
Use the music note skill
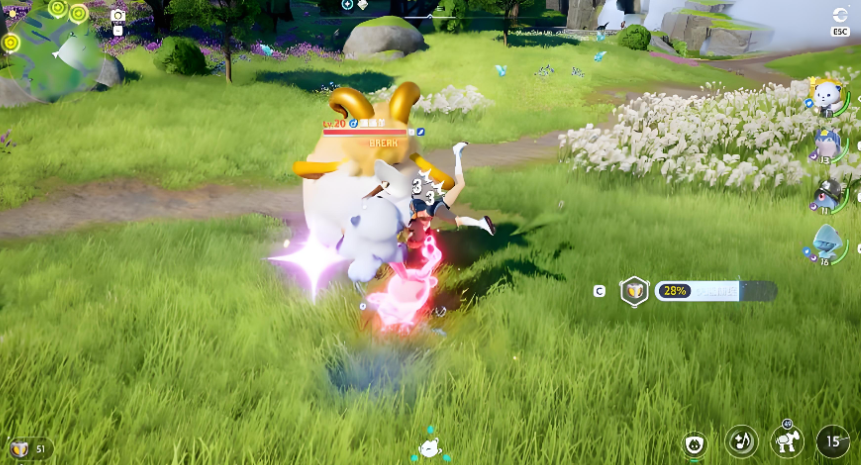[x=740, y=441]
